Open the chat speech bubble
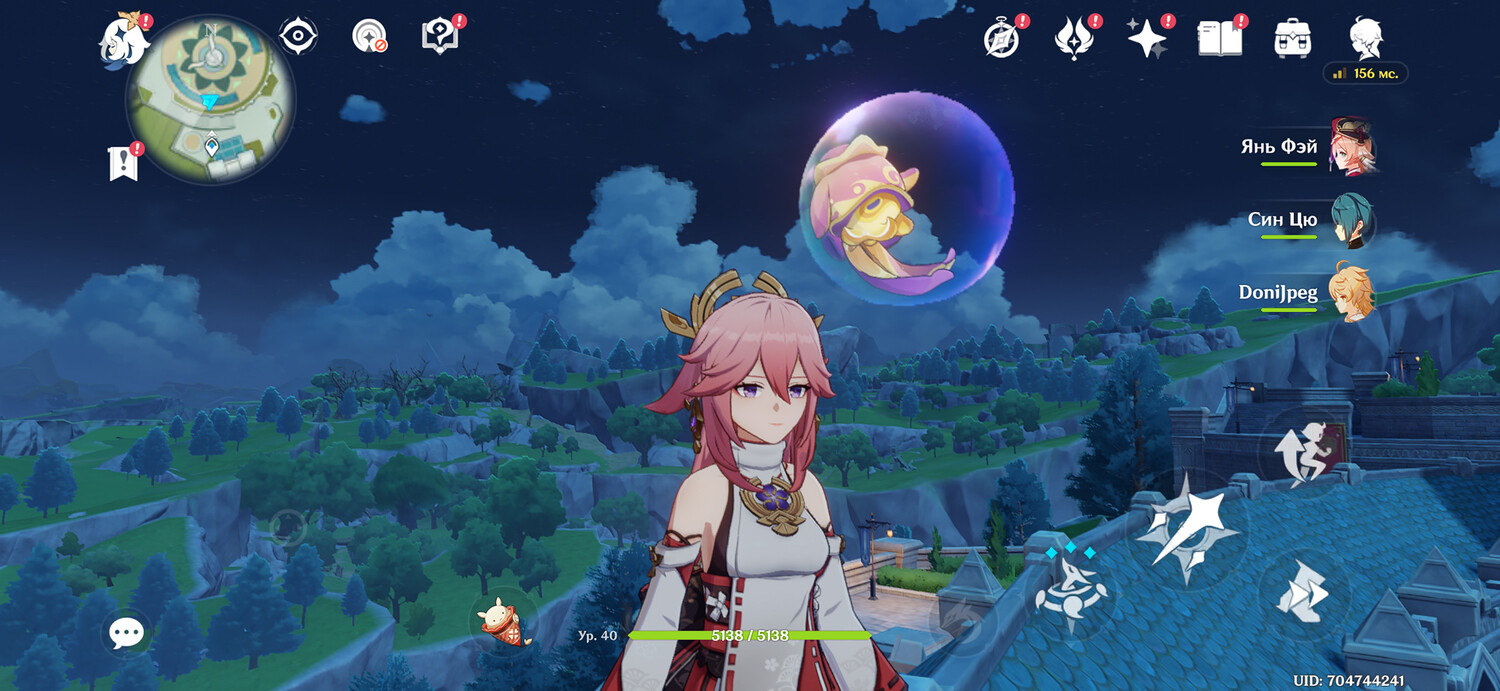The image size is (1500, 691). pyautogui.click(x=126, y=632)
